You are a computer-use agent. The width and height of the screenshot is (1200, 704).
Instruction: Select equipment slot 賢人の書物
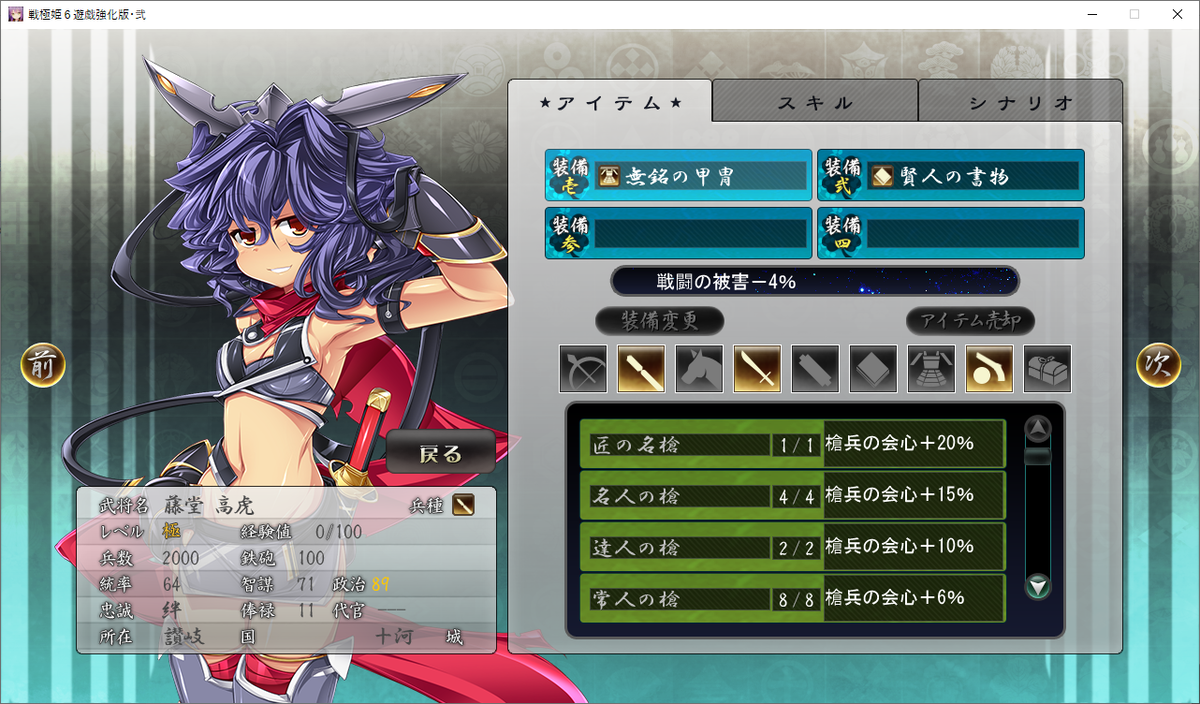[950, 176]
